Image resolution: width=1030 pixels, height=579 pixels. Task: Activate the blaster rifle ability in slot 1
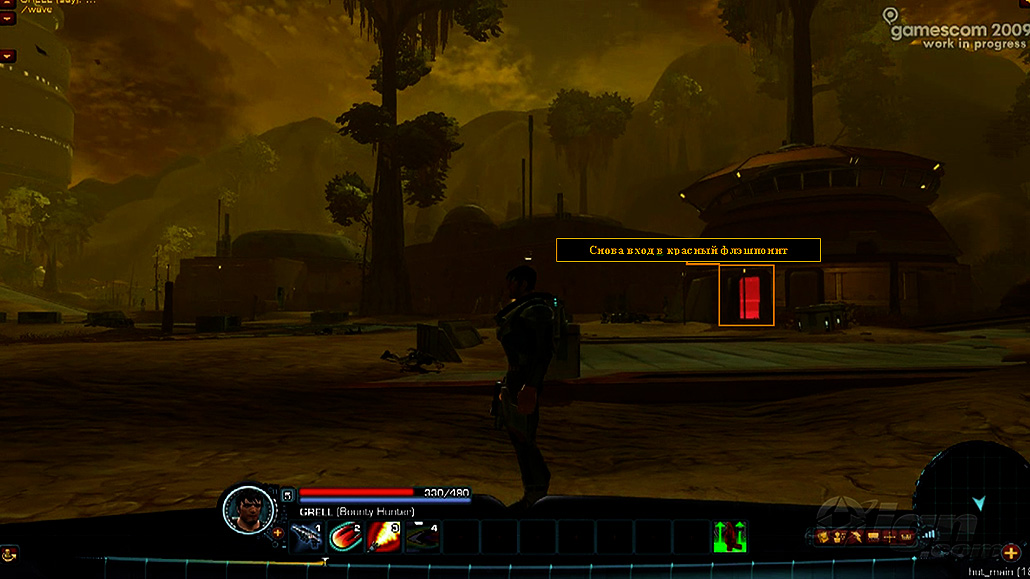[x=307, y=537]
